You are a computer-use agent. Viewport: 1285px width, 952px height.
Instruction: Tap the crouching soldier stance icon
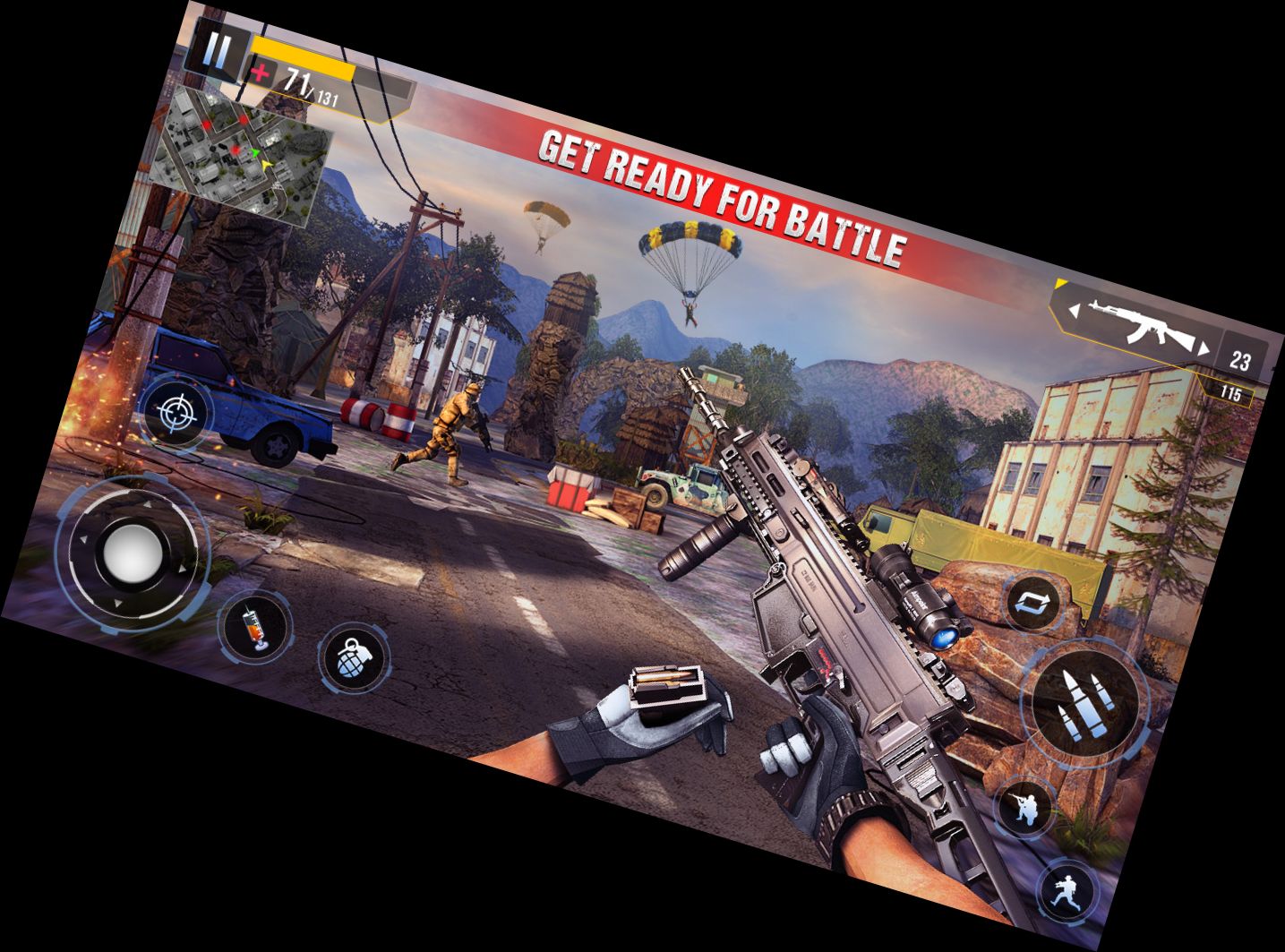click(1024, 808)
